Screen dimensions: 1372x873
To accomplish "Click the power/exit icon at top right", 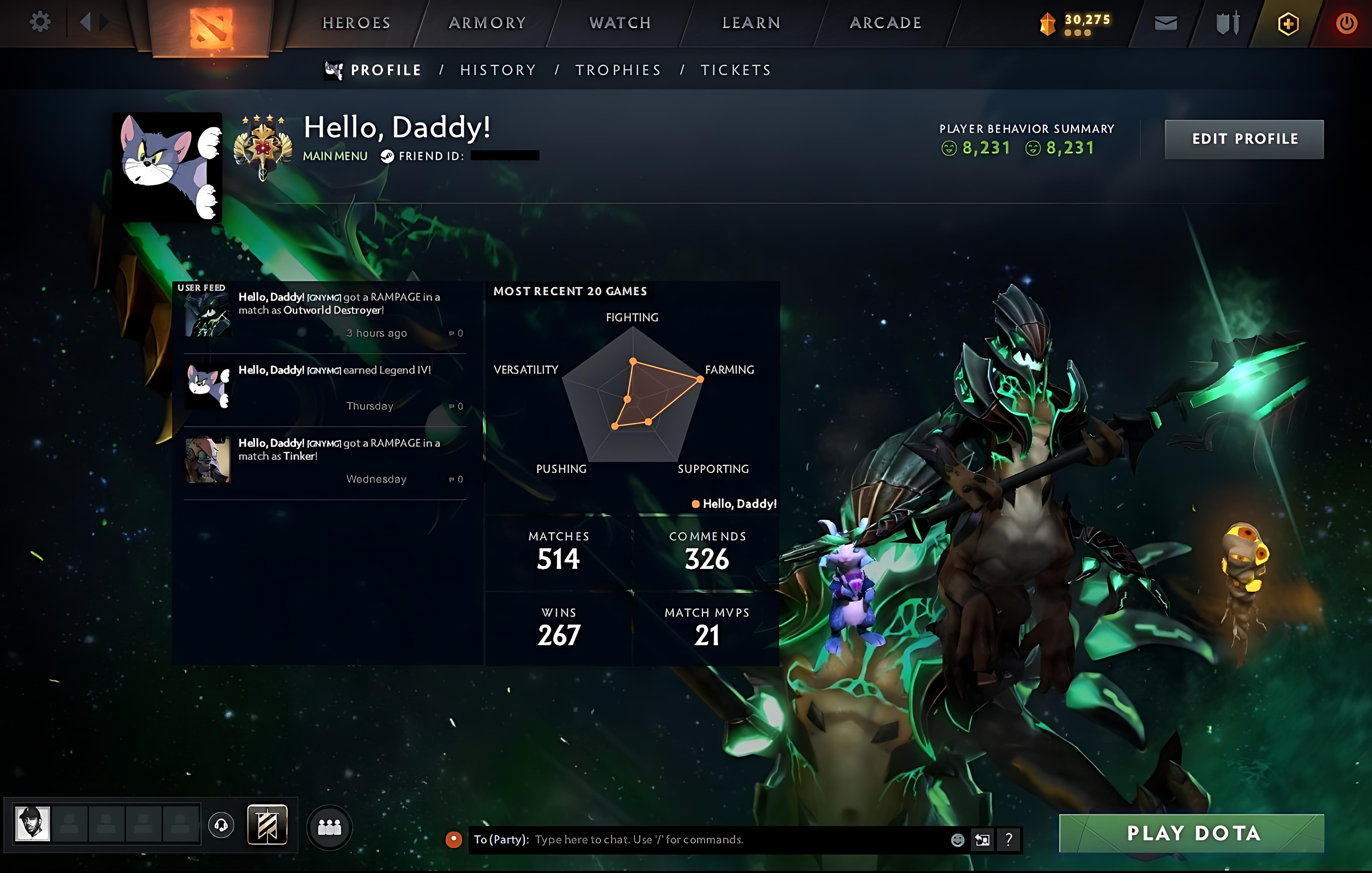I will (1346, 23).
